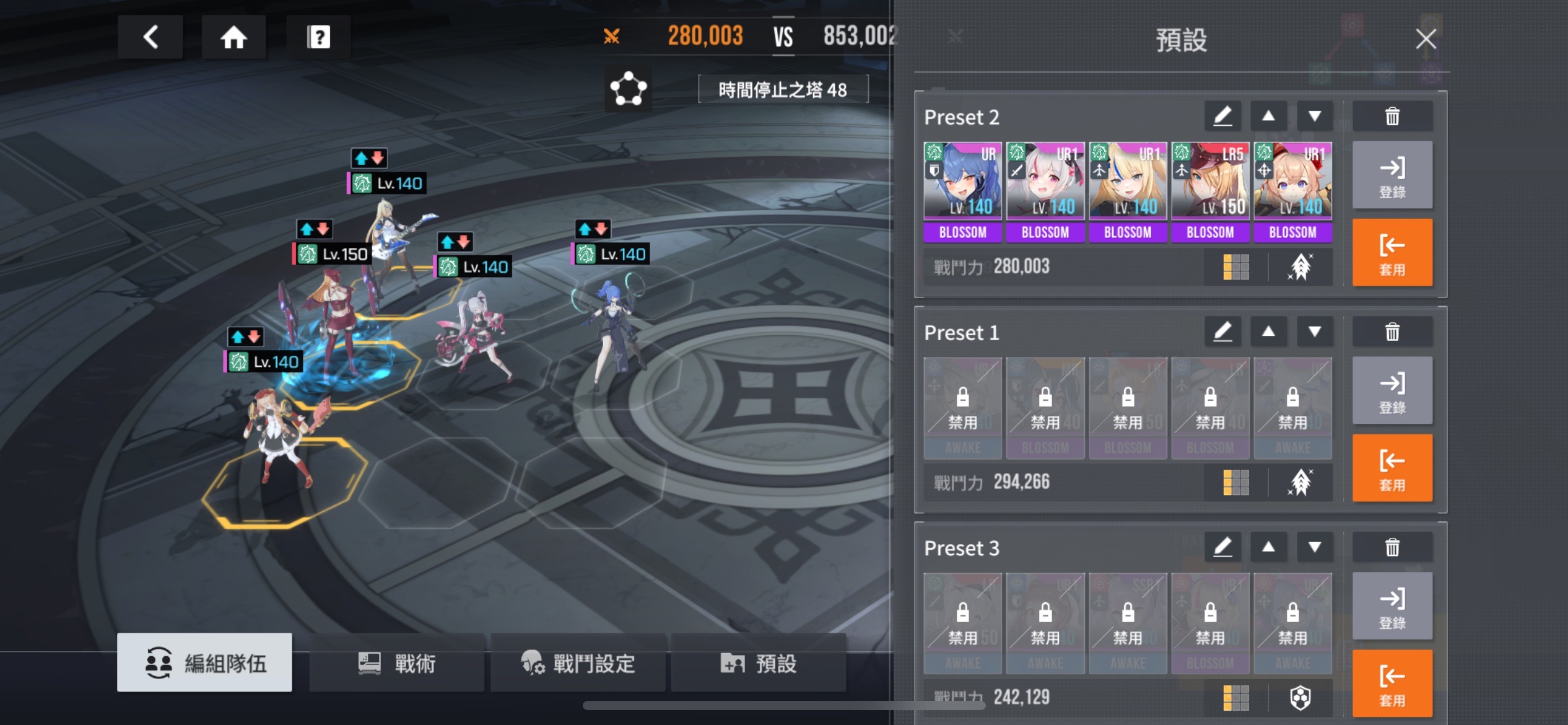Delete Preset 3 with its trash icon
1568x725 pixels.
[x=1392, y=548]
